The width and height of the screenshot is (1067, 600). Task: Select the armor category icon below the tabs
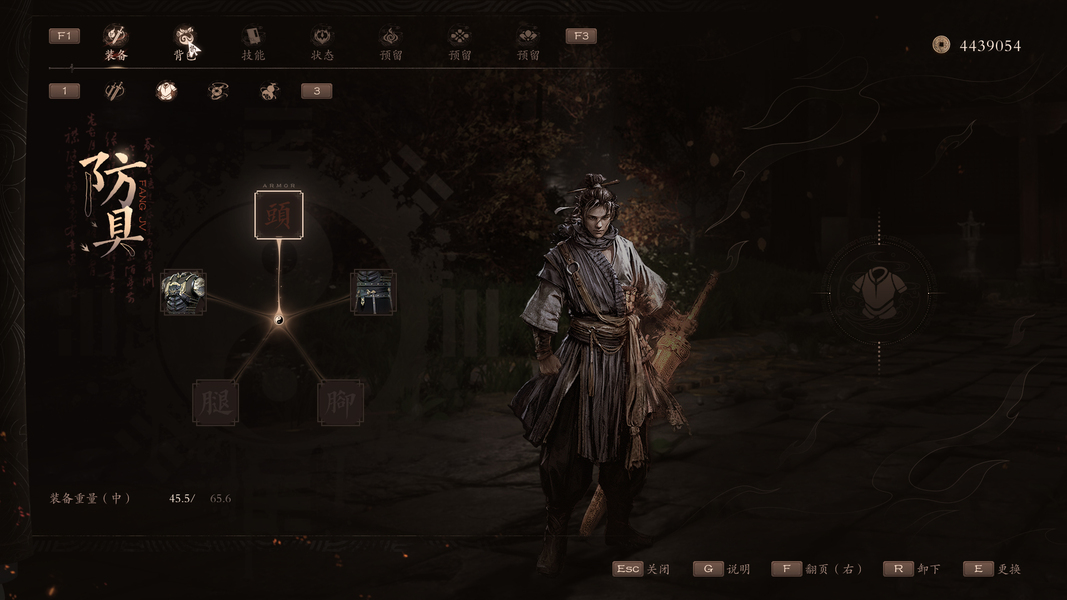tap(166, 92)
